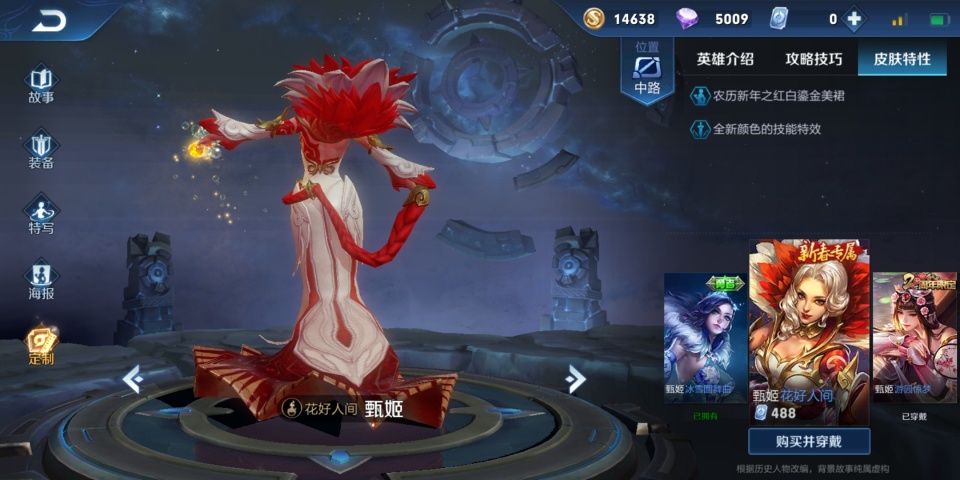The image size is (960, 480).
Task: Switch to the 攻略技巧 tab
Action: coord(813,59)
